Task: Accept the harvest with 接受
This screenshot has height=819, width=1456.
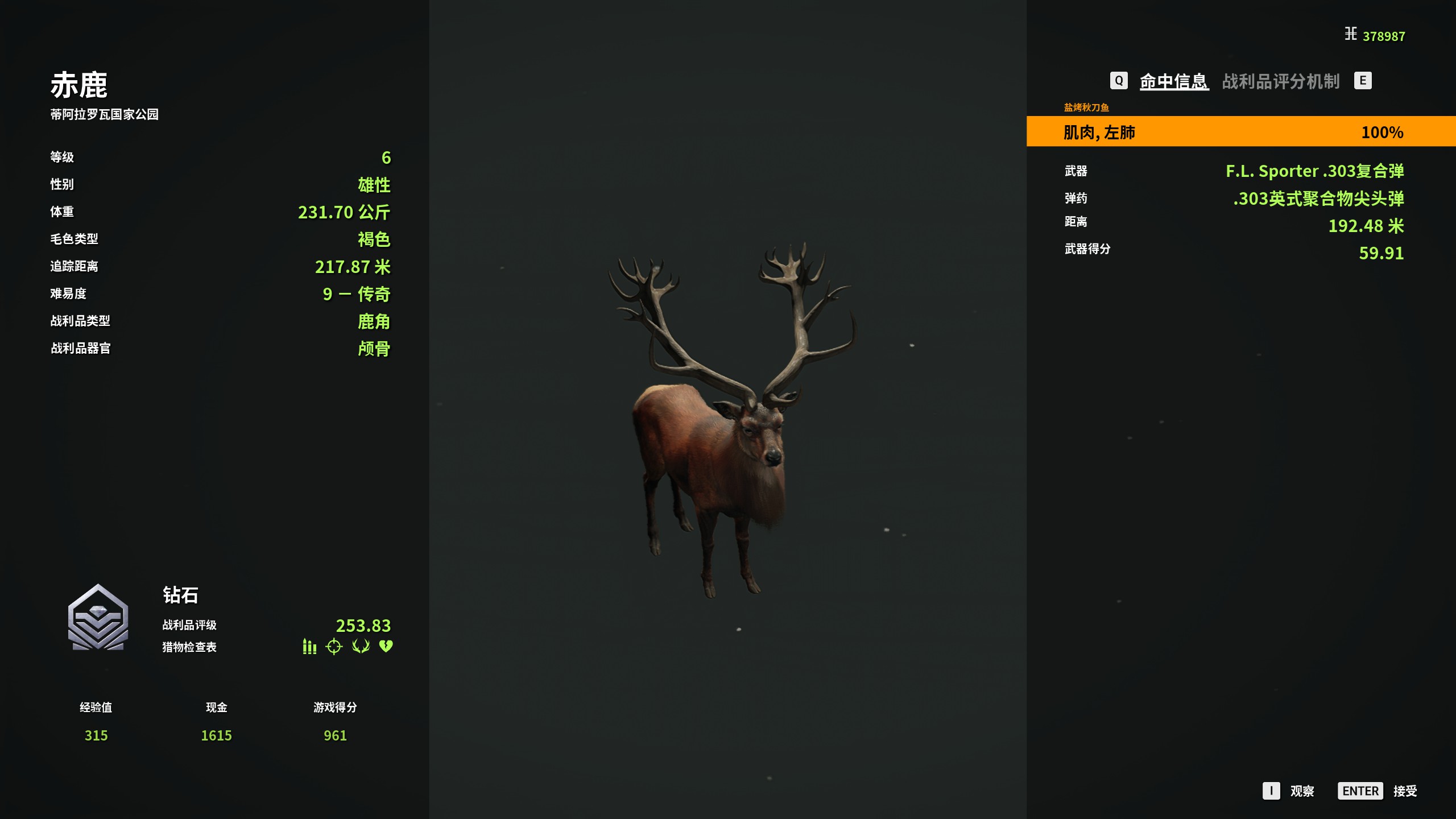Action: tap(1404, 791)
